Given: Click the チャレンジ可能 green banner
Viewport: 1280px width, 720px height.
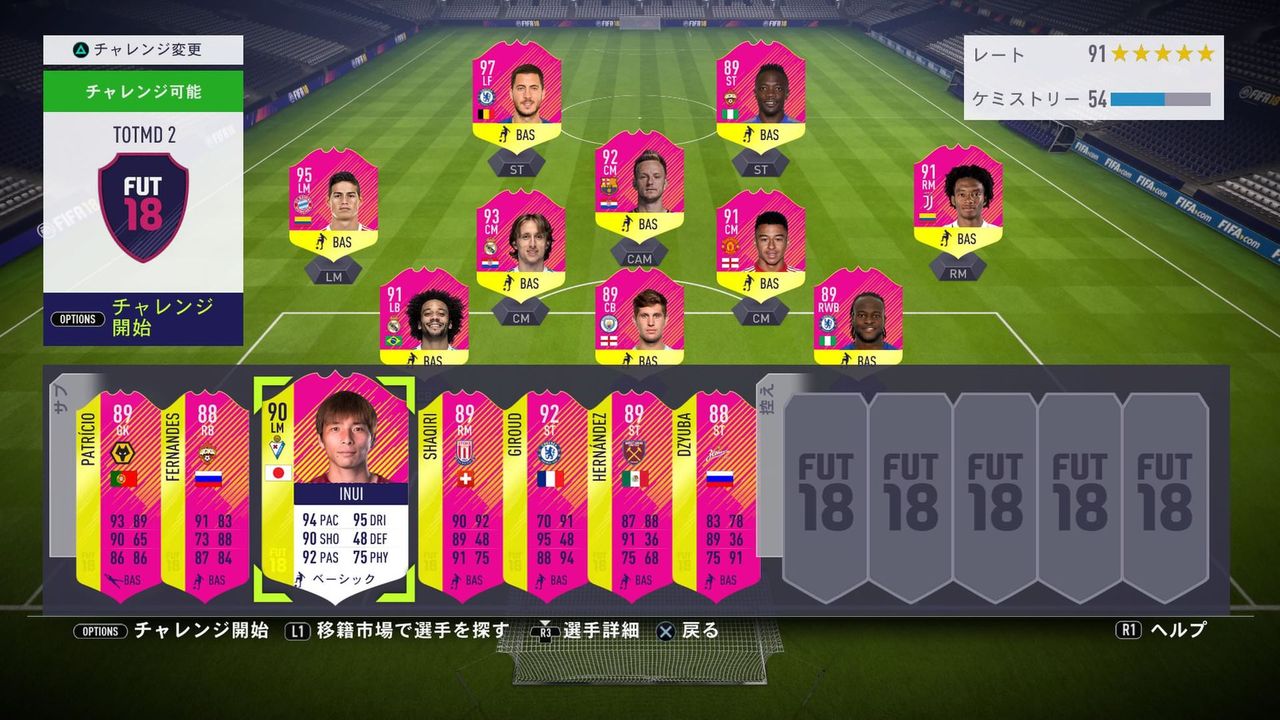Looking at the screenshot, I should coord(143,91).
